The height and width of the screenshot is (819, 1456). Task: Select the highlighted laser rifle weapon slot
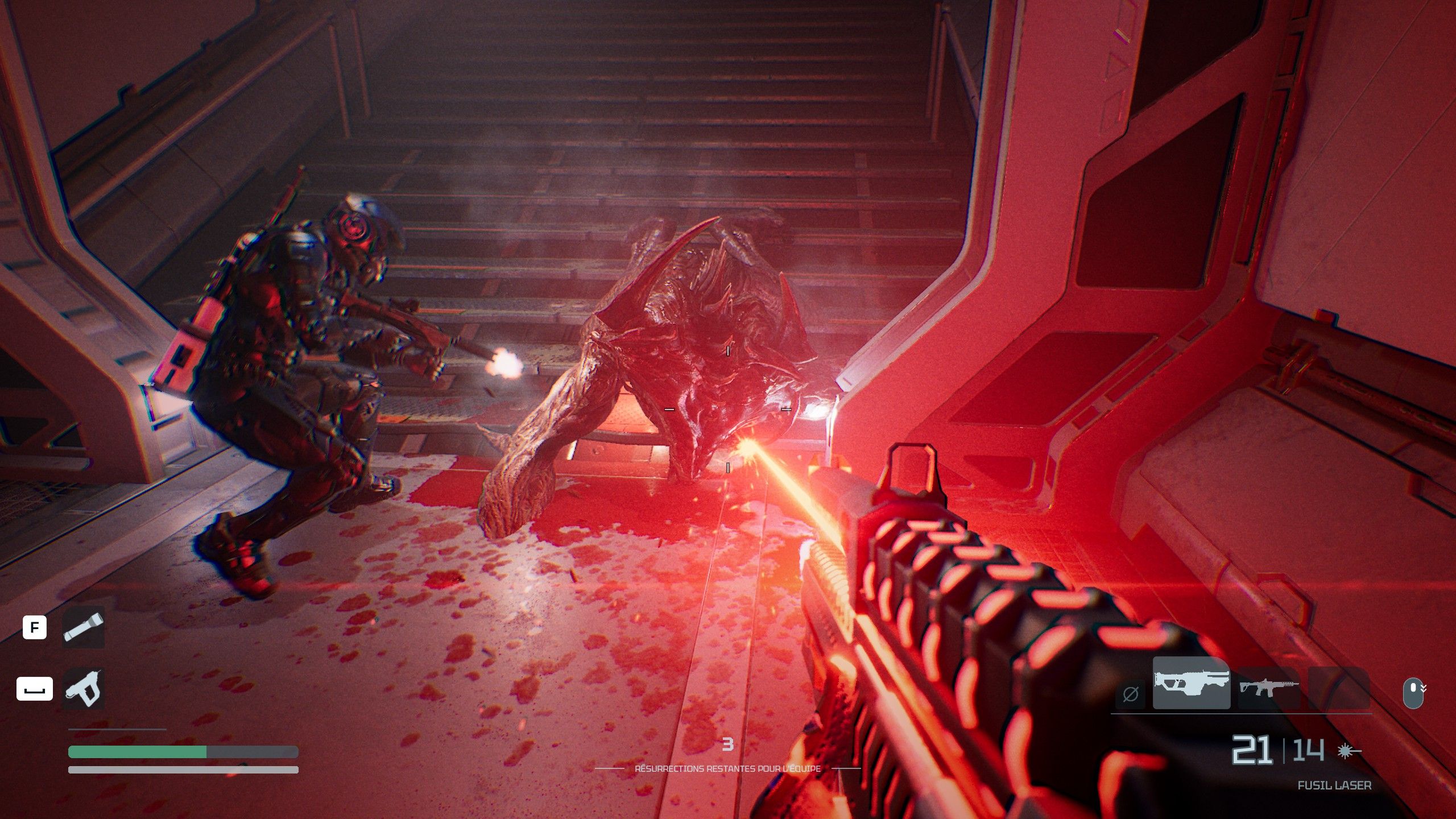[1191, 683]
